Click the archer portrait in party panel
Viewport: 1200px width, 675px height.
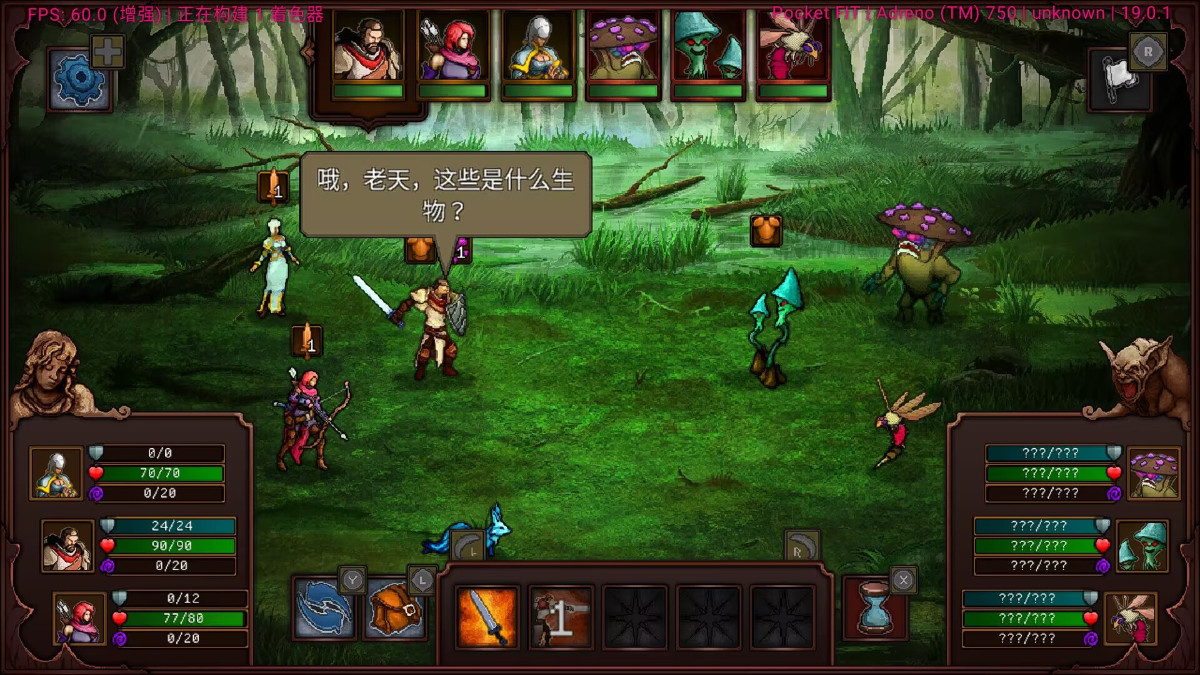tap(79, 618)
